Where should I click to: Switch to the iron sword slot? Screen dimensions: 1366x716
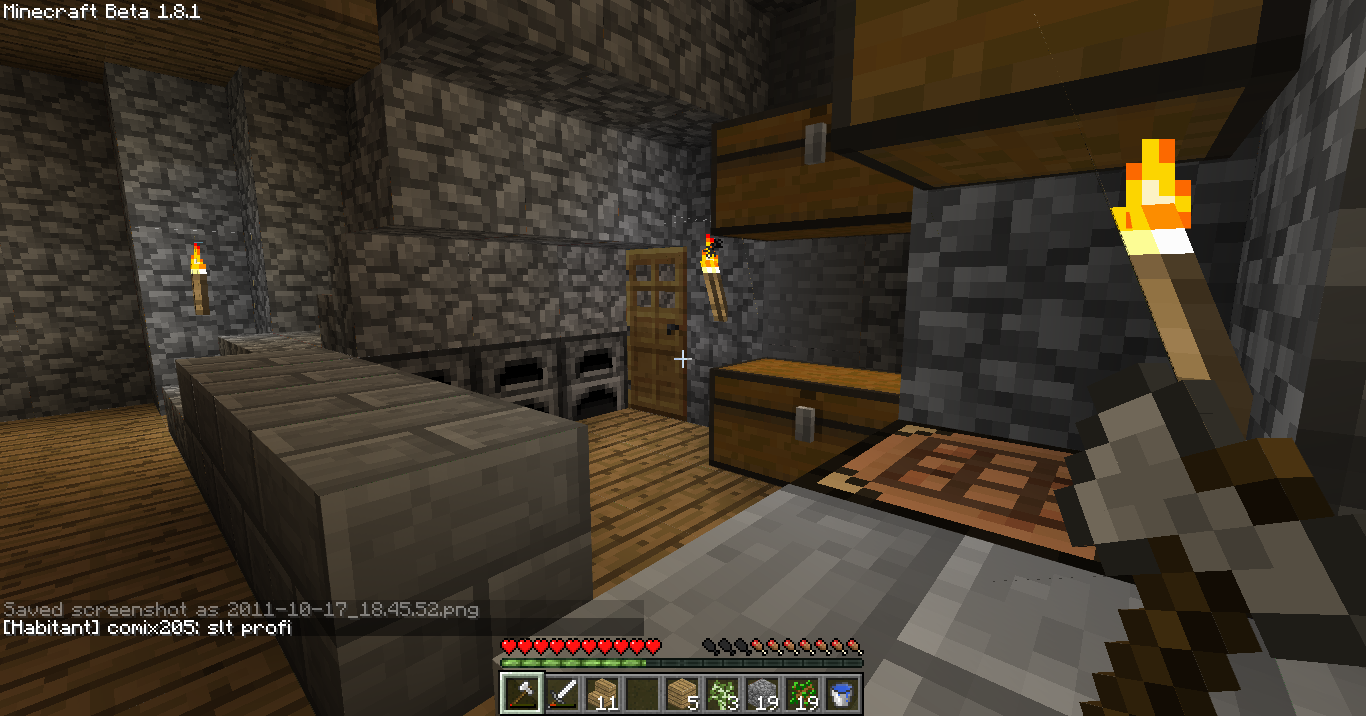pos(561,692)
